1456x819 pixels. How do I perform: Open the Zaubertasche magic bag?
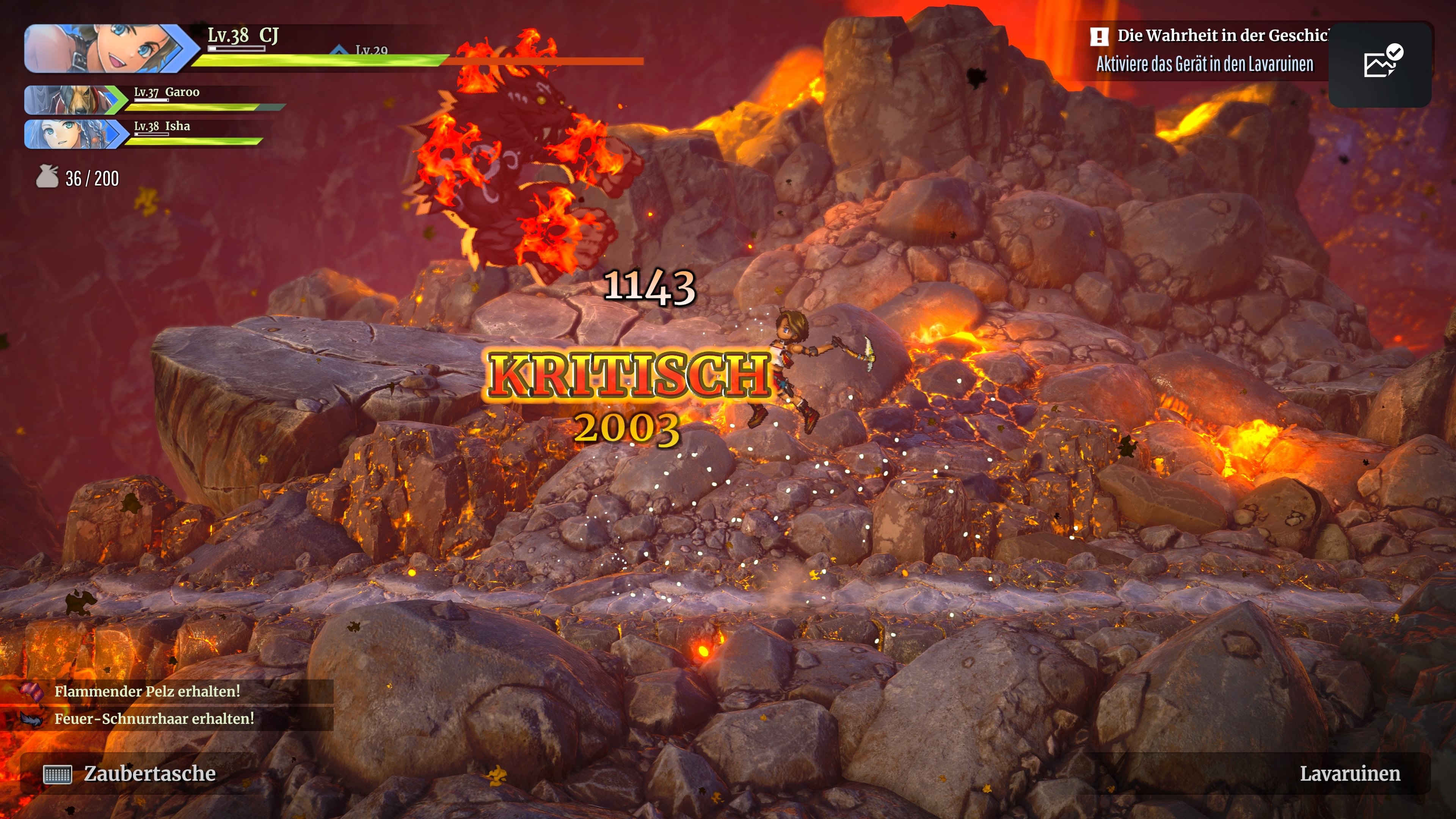[130, 773]
